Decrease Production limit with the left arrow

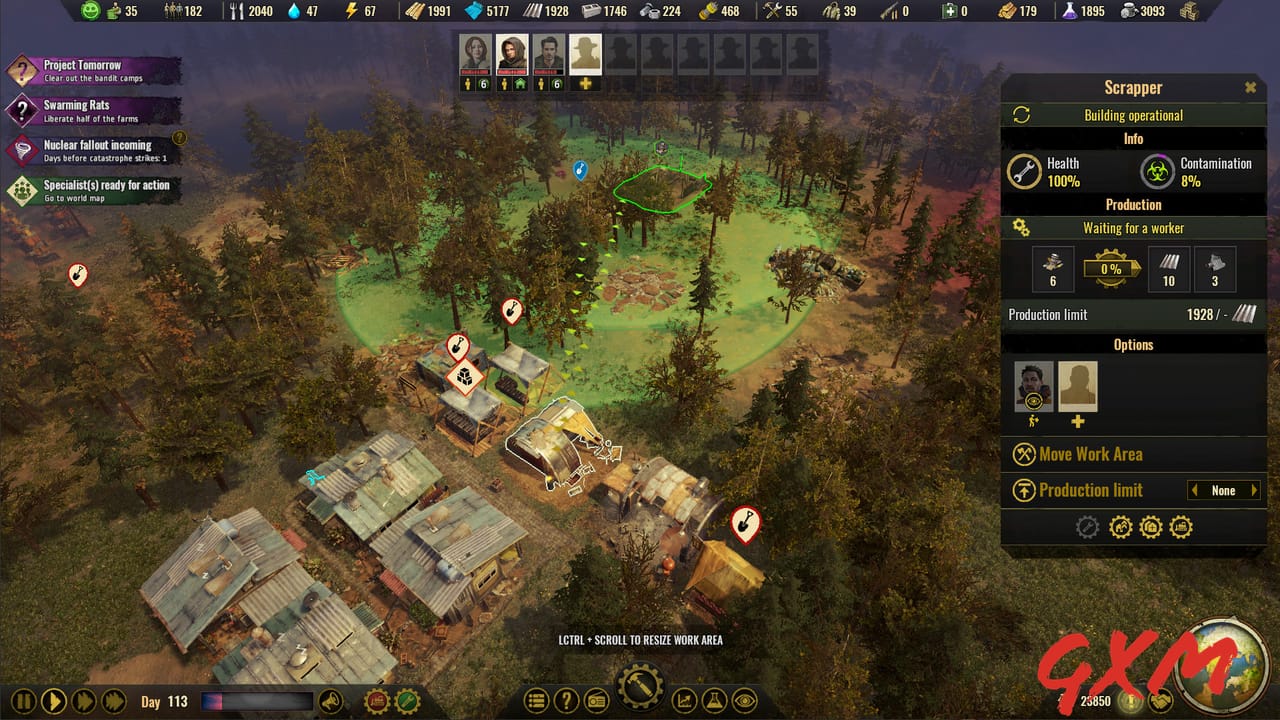[1195, 490]
